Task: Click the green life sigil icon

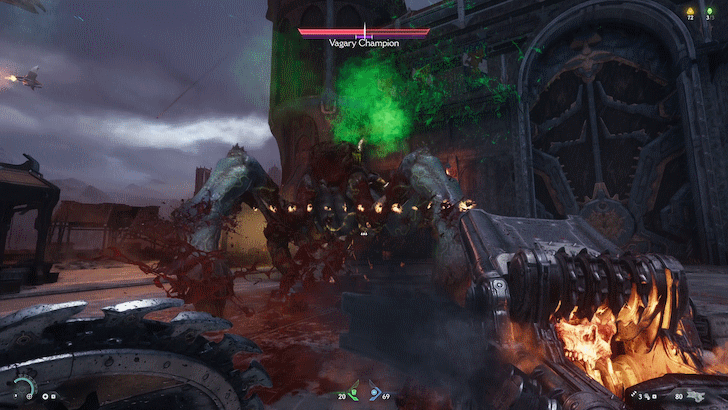Action: [x=709, y=10]
